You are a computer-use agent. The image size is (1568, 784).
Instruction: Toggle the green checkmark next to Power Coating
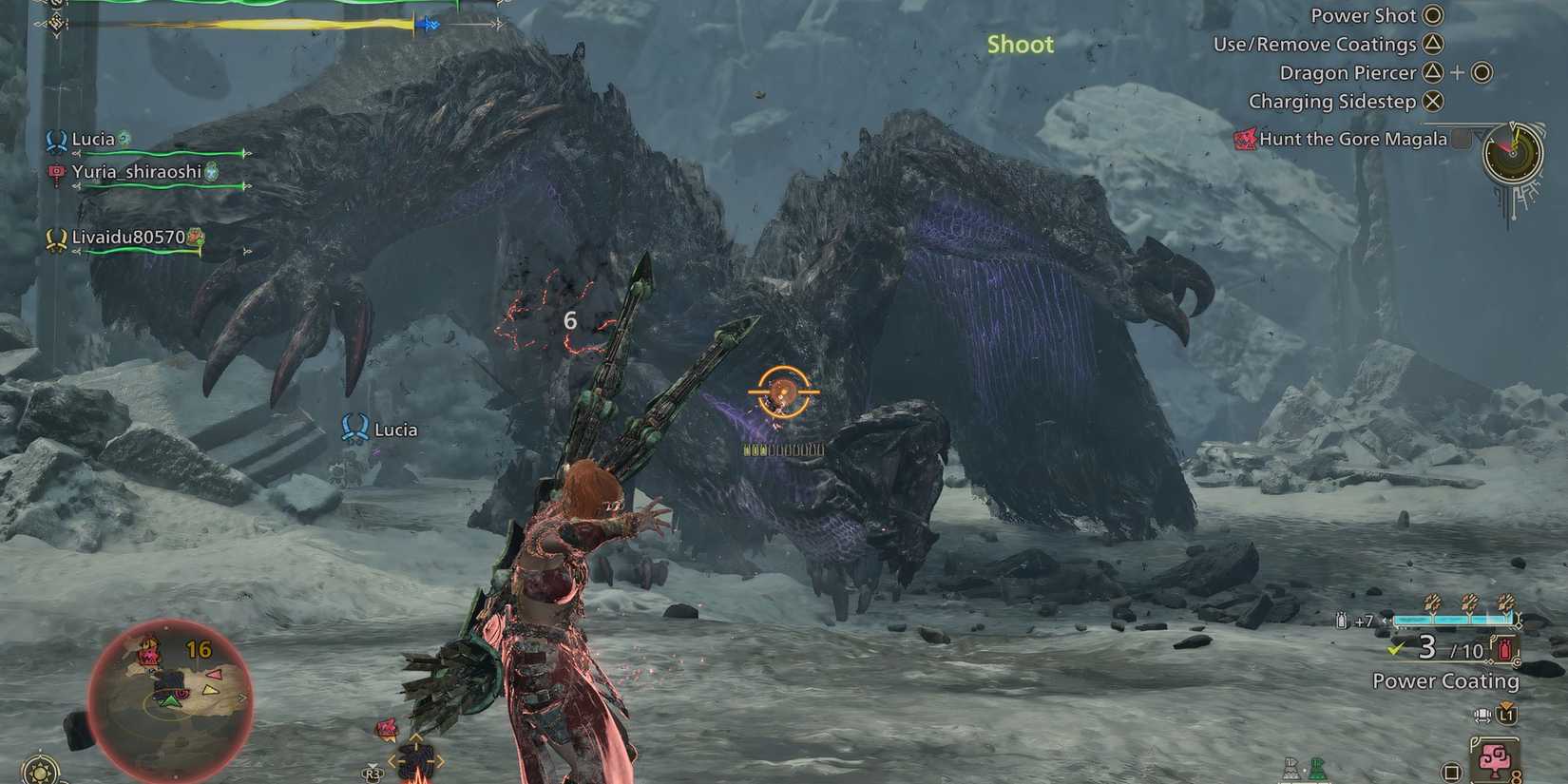coord(1396,648)
